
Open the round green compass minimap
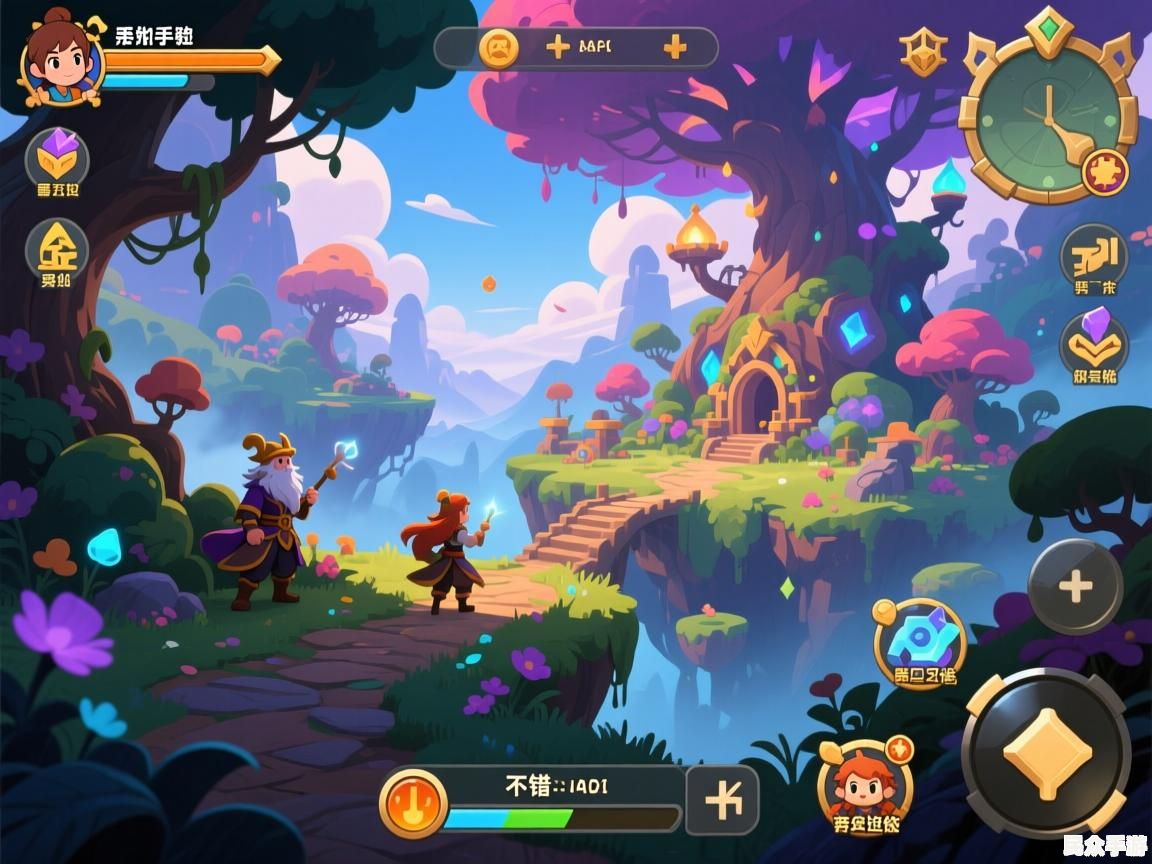[x=1046, y=115]
